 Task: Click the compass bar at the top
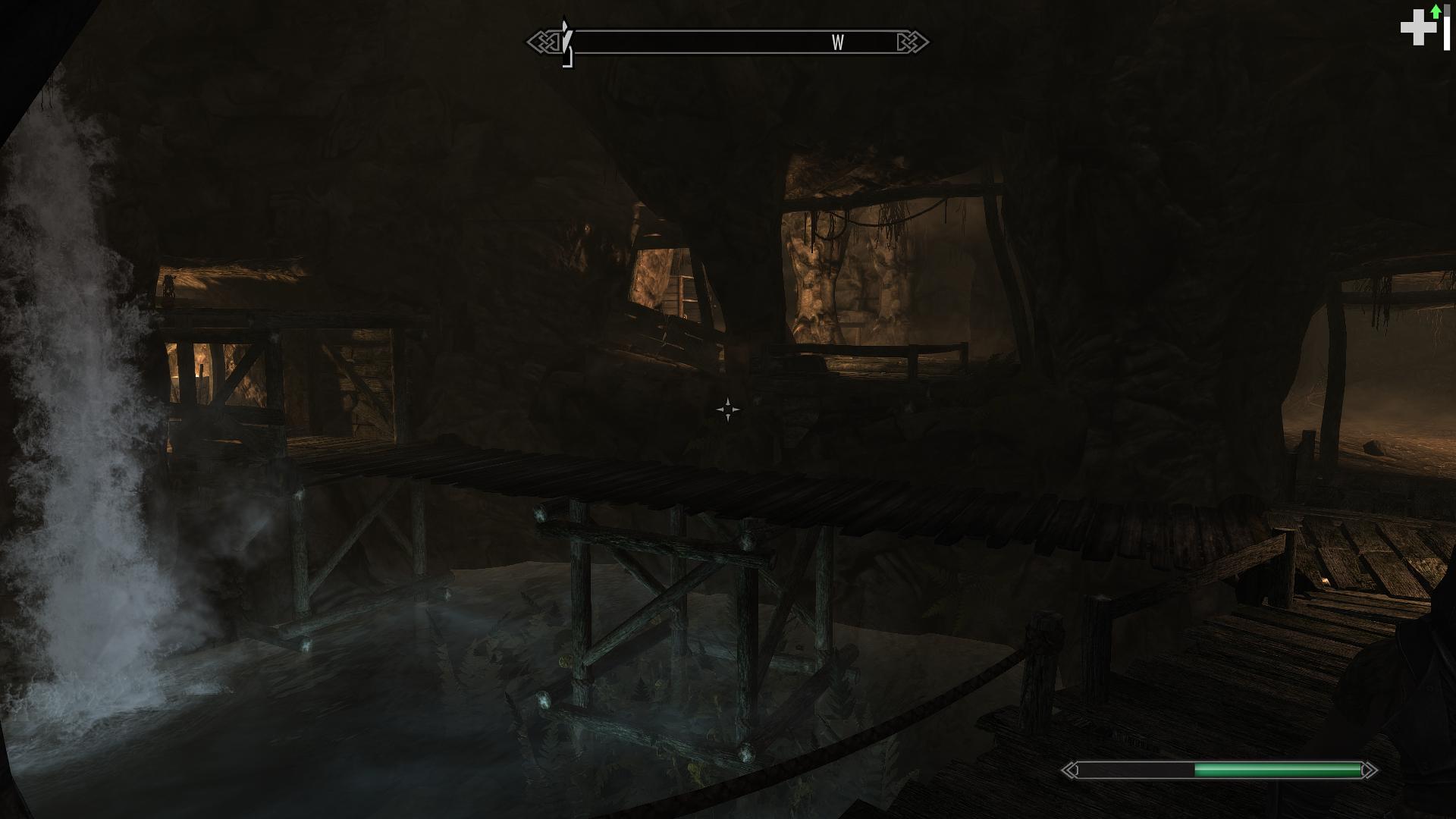[727, 42]
